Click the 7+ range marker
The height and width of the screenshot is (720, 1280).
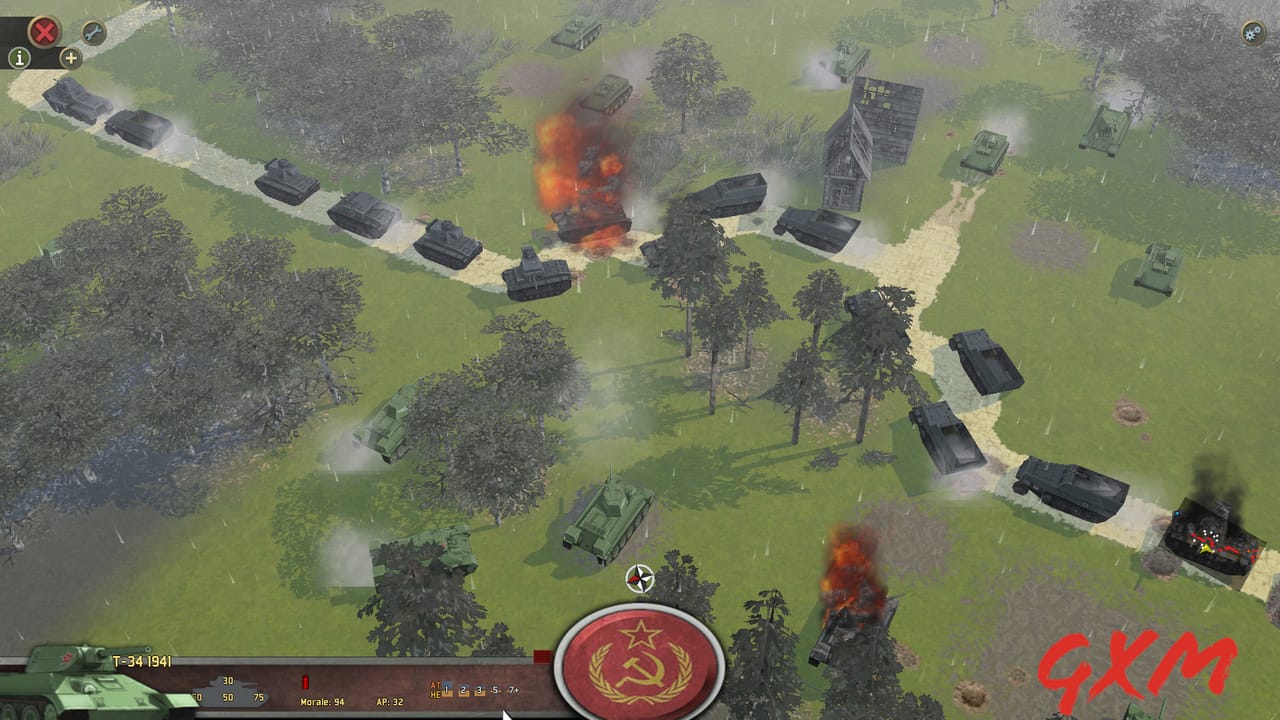point(511,690)
